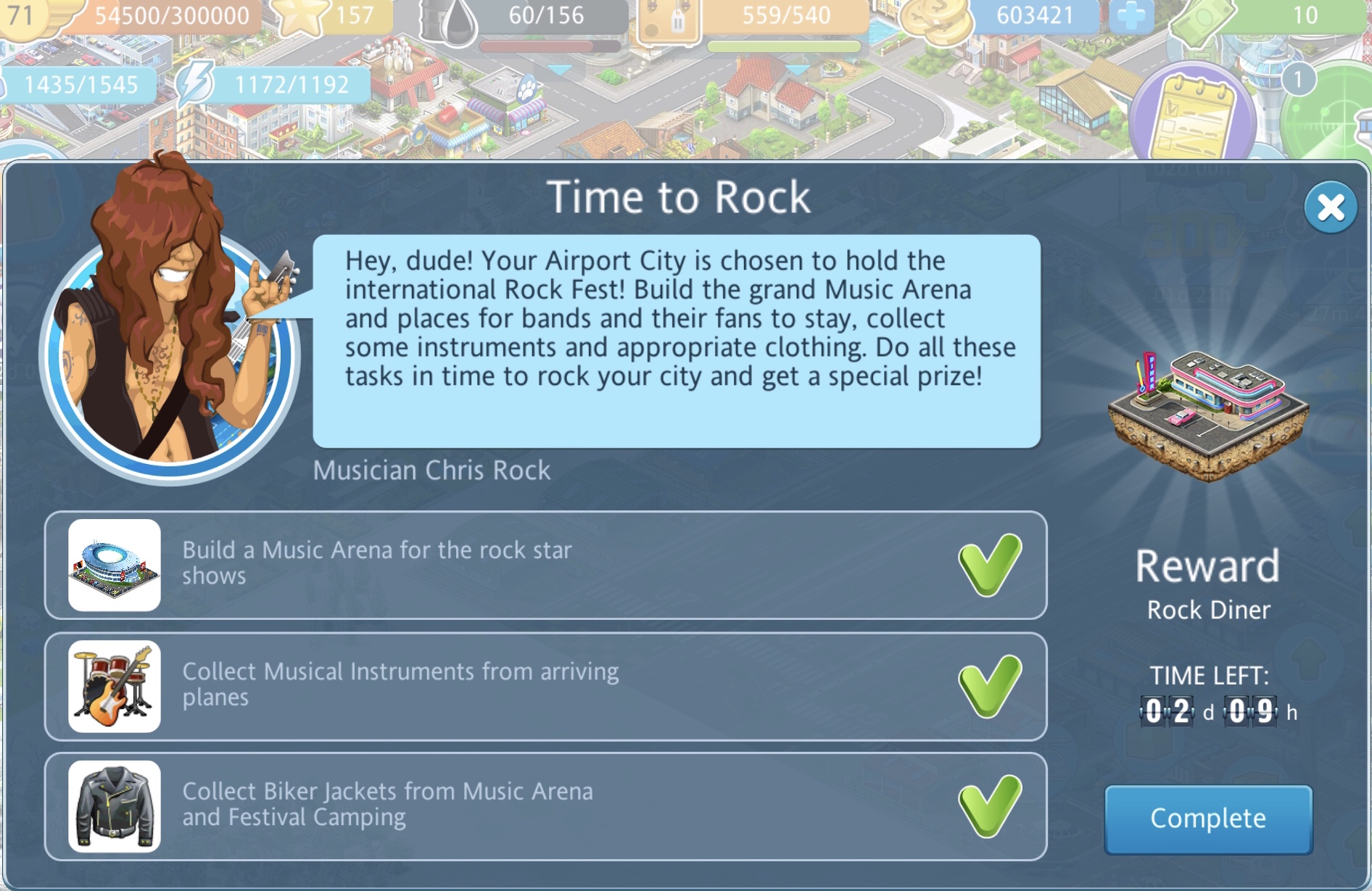Tap the biker jacket item icon
The height and width of the screenshot is (891, 1372).
(115, 806)
